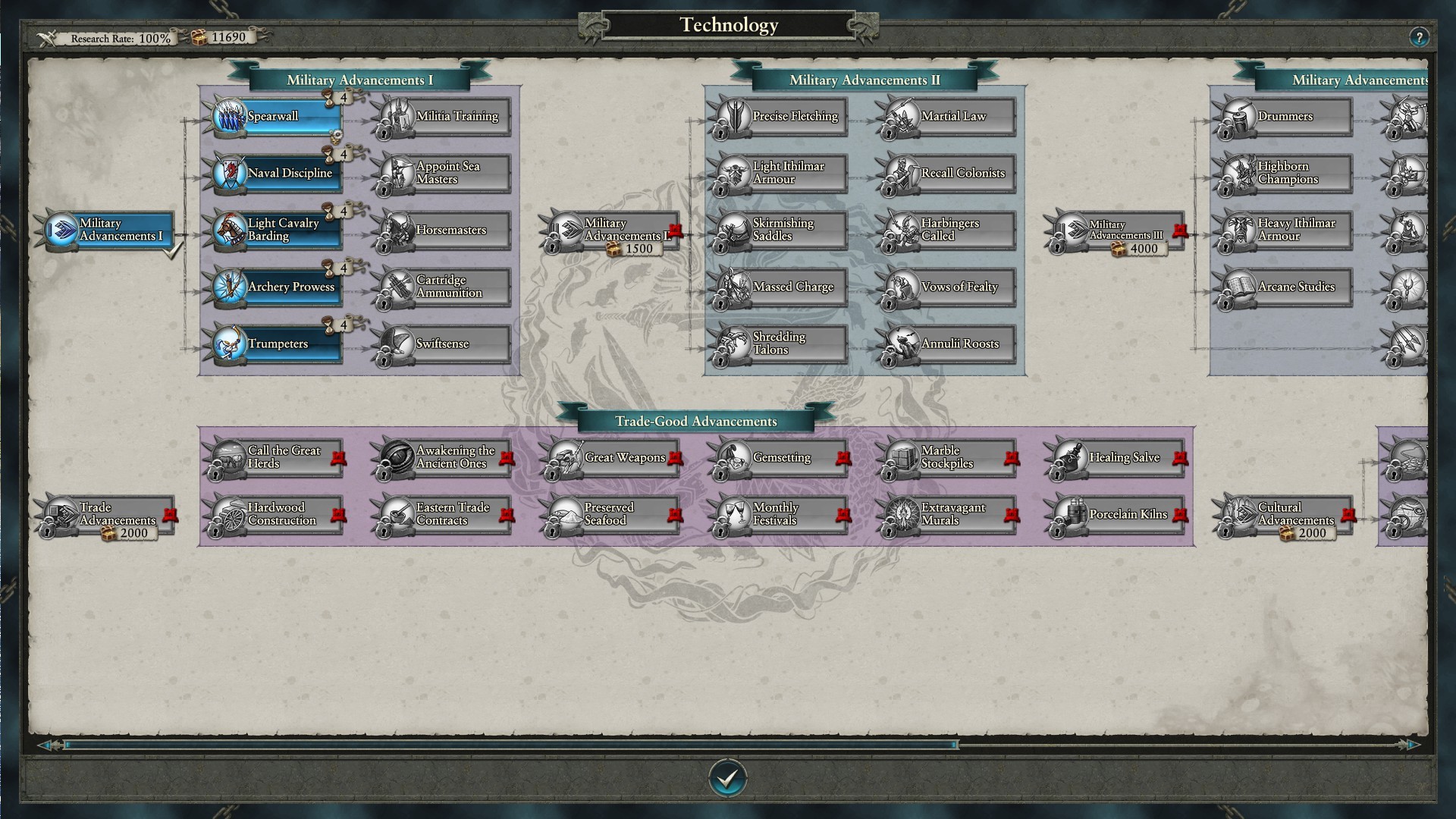Confirm with the checkmark button
The image size is (1456, 819).
[728, 778]
